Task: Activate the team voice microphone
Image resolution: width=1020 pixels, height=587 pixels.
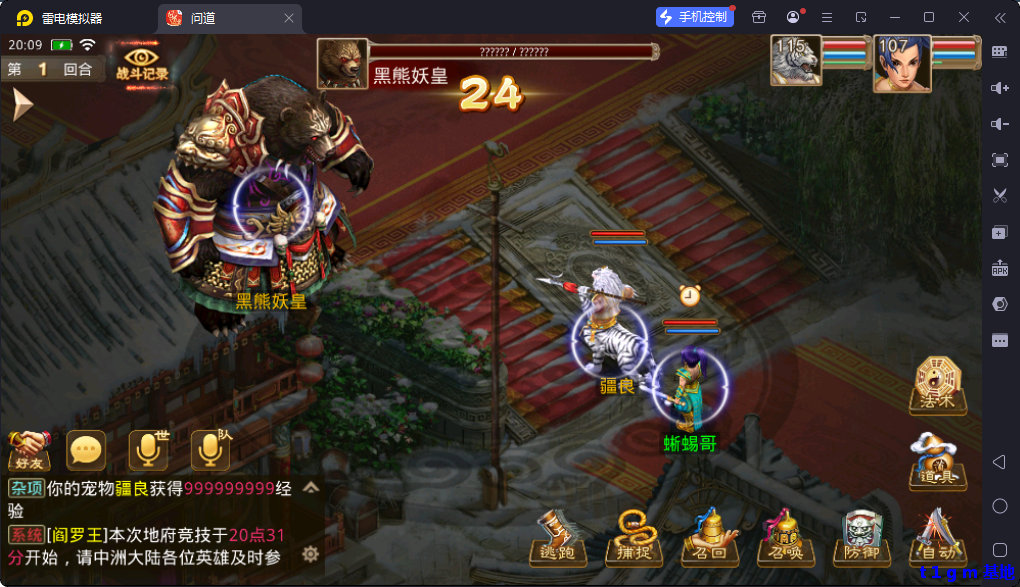Action: point(210,451)
